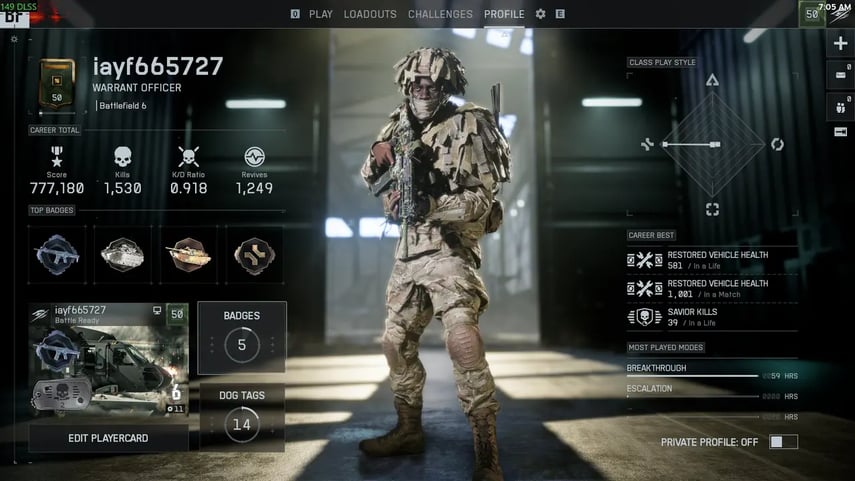Select the tan tank top badge
Screen dimensions: 855x481
coord(188,254)
